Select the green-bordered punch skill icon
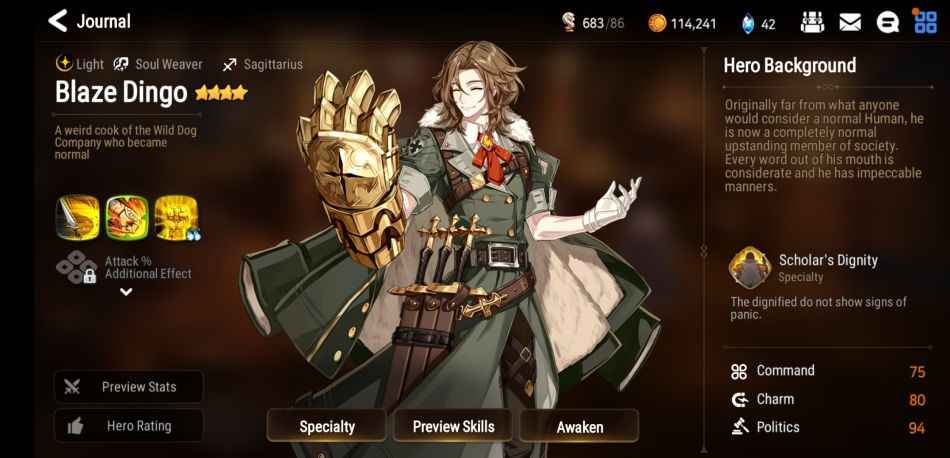 pyautogui.click(x=127, y=217)
